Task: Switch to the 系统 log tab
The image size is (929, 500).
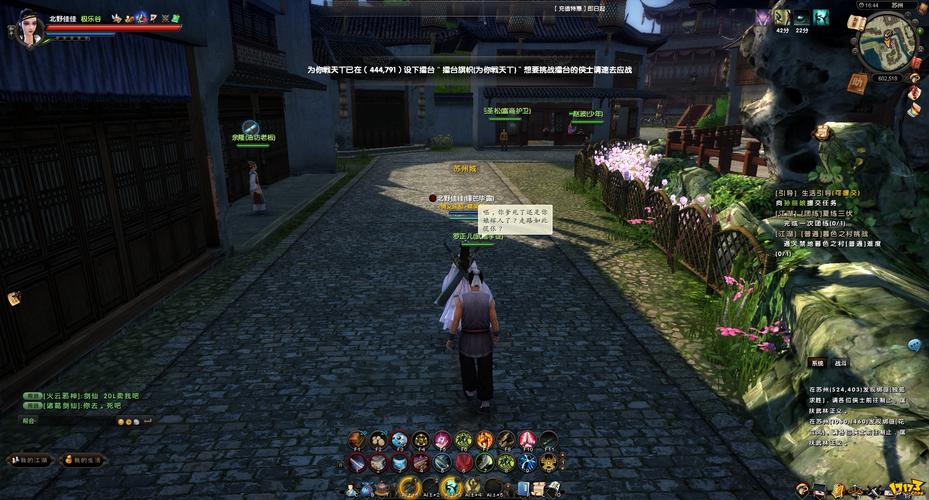Action: click(817, 363)
